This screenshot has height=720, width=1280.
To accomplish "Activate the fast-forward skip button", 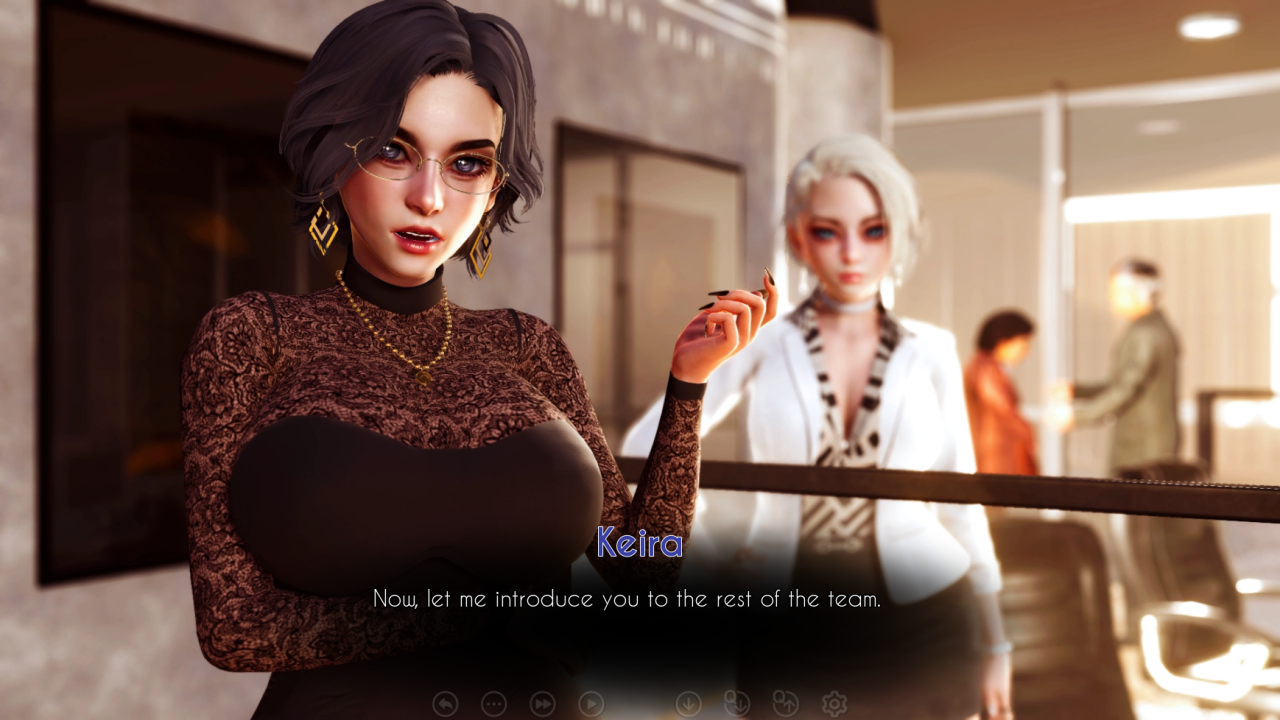I will point(542,704).
